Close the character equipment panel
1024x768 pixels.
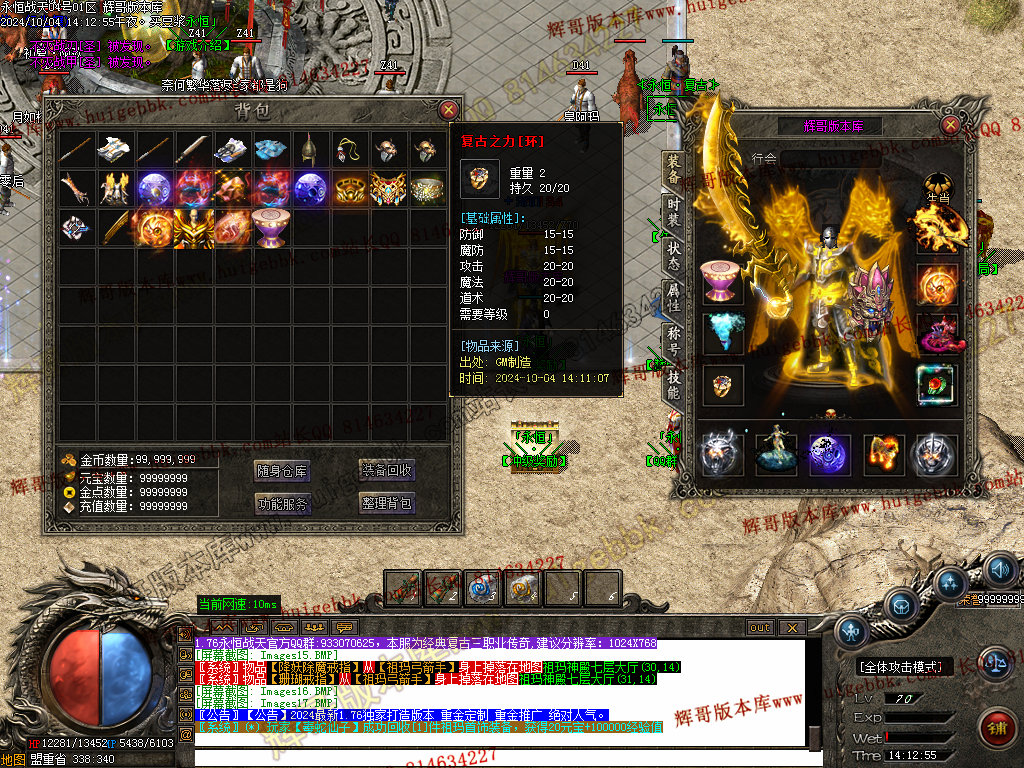pos(950,125)
